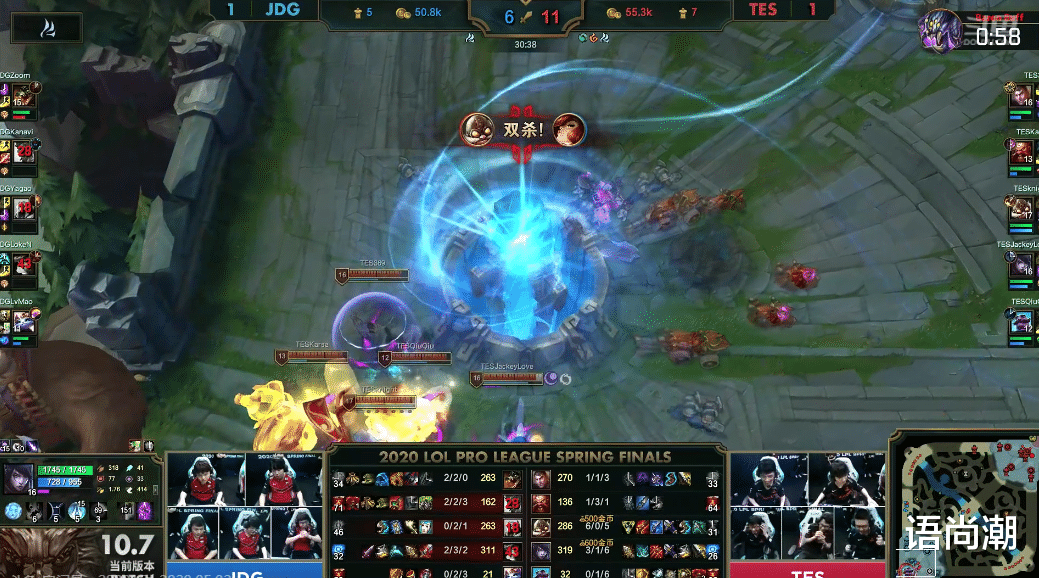Select TES knight's champion portrait
Screen dimensions: 1039x578
click(x=1022, y=208)
